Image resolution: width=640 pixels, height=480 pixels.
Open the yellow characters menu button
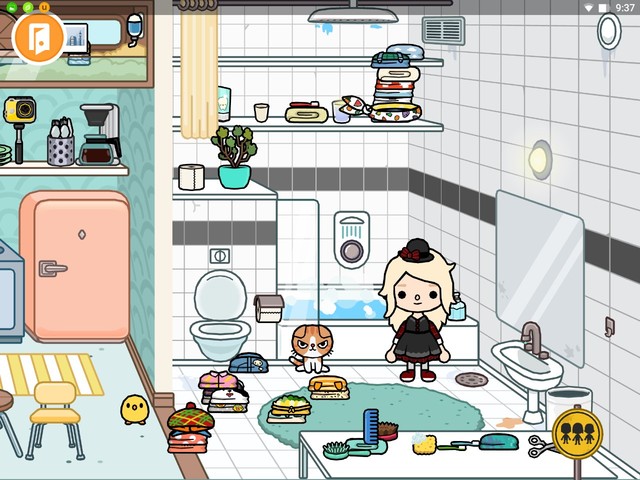(x=577, y=433)
